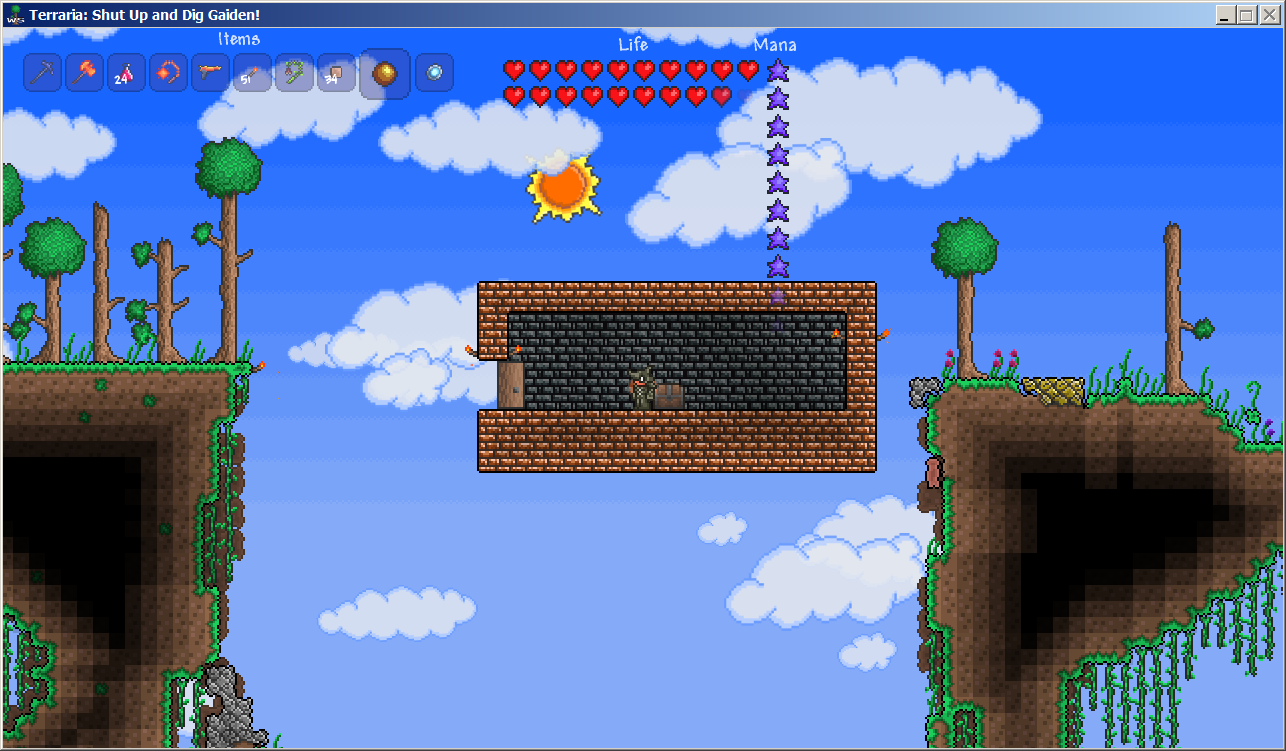Choose the block stack of 34
Viewport: 1286px width, 751px height.
[336, 73]
